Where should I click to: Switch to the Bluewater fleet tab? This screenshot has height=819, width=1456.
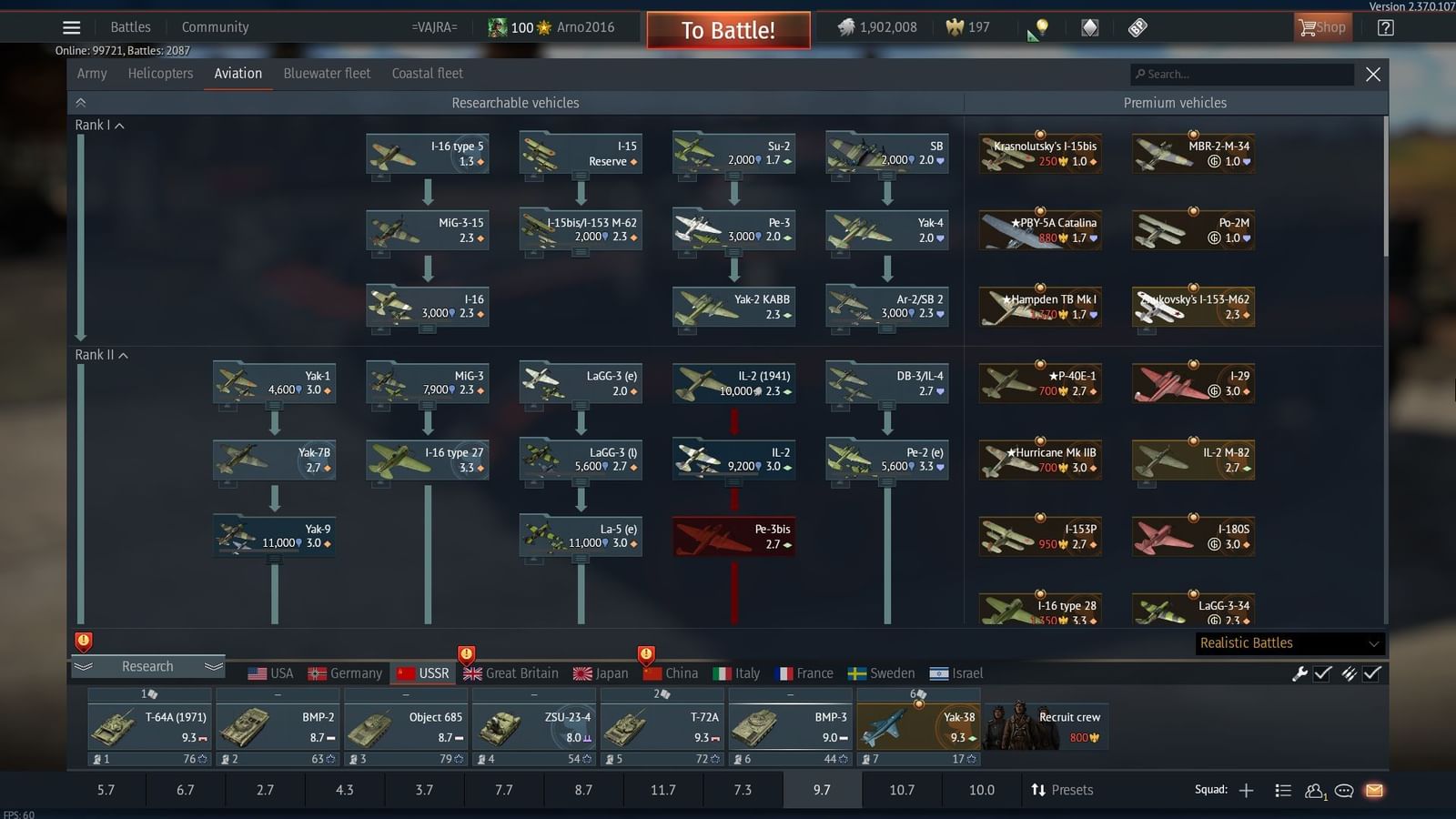(x=327, y=73)
